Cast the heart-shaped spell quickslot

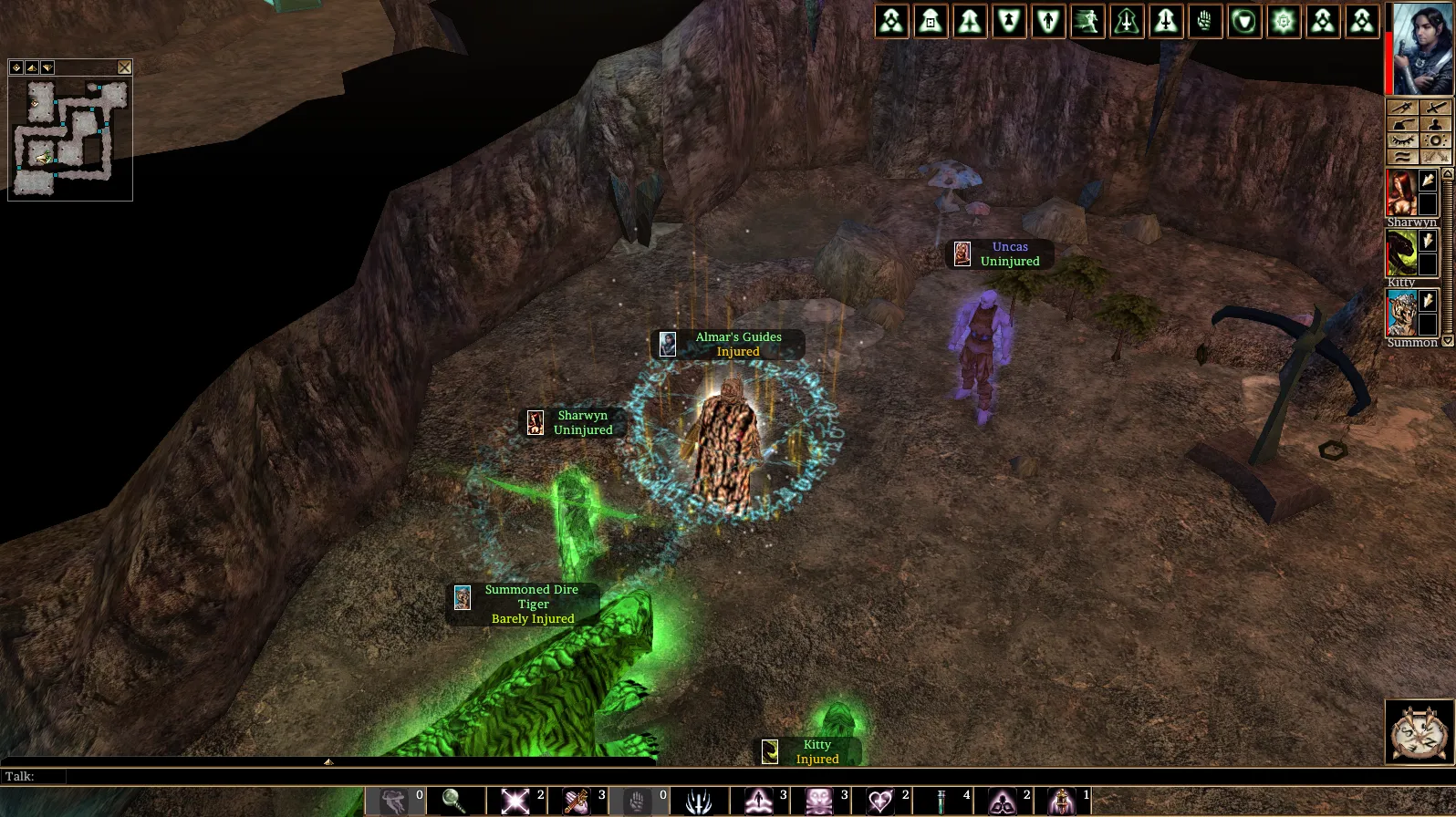pyautogui.click(x=880, y=801)
